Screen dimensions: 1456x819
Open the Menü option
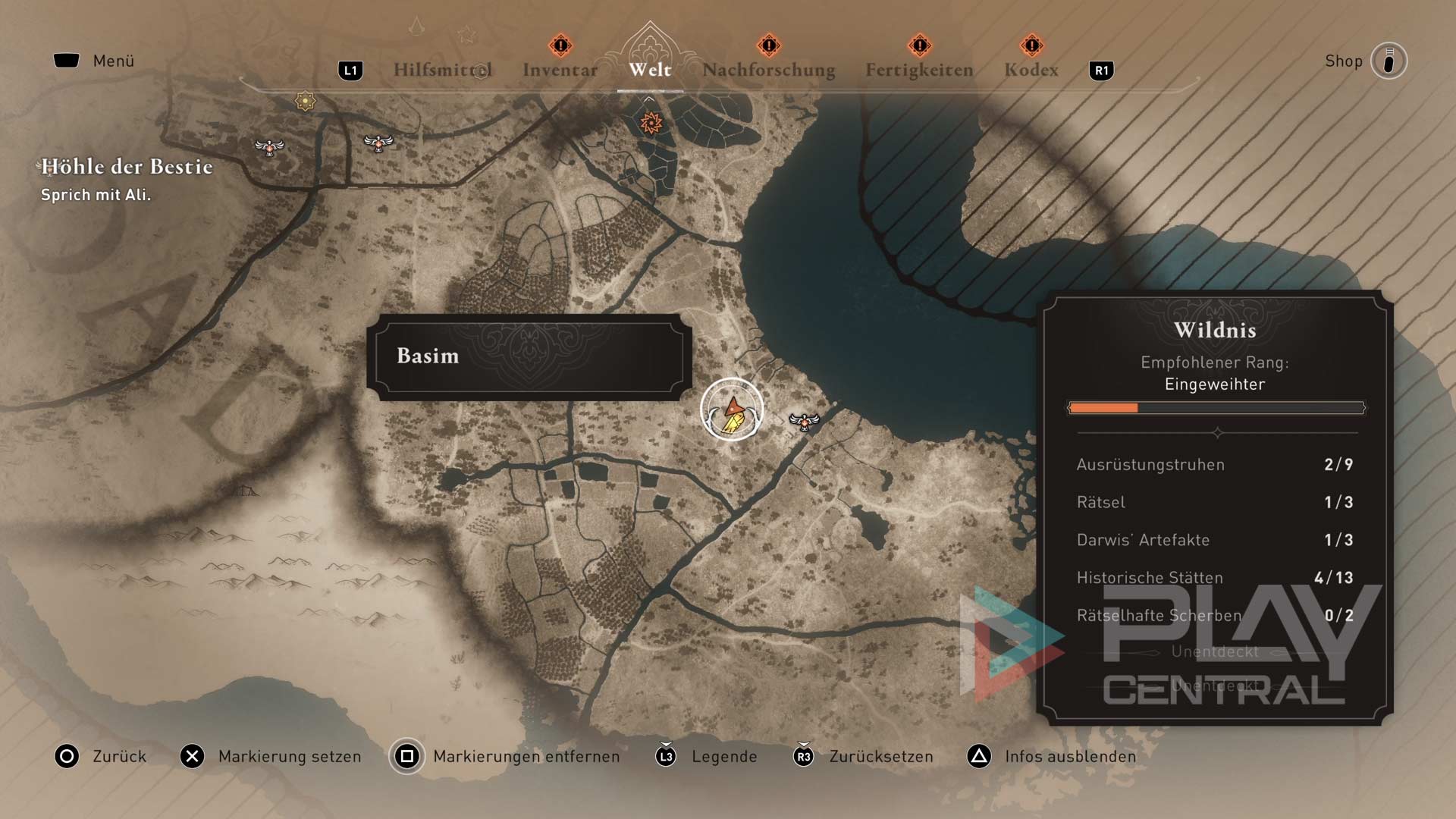[94, 61]
